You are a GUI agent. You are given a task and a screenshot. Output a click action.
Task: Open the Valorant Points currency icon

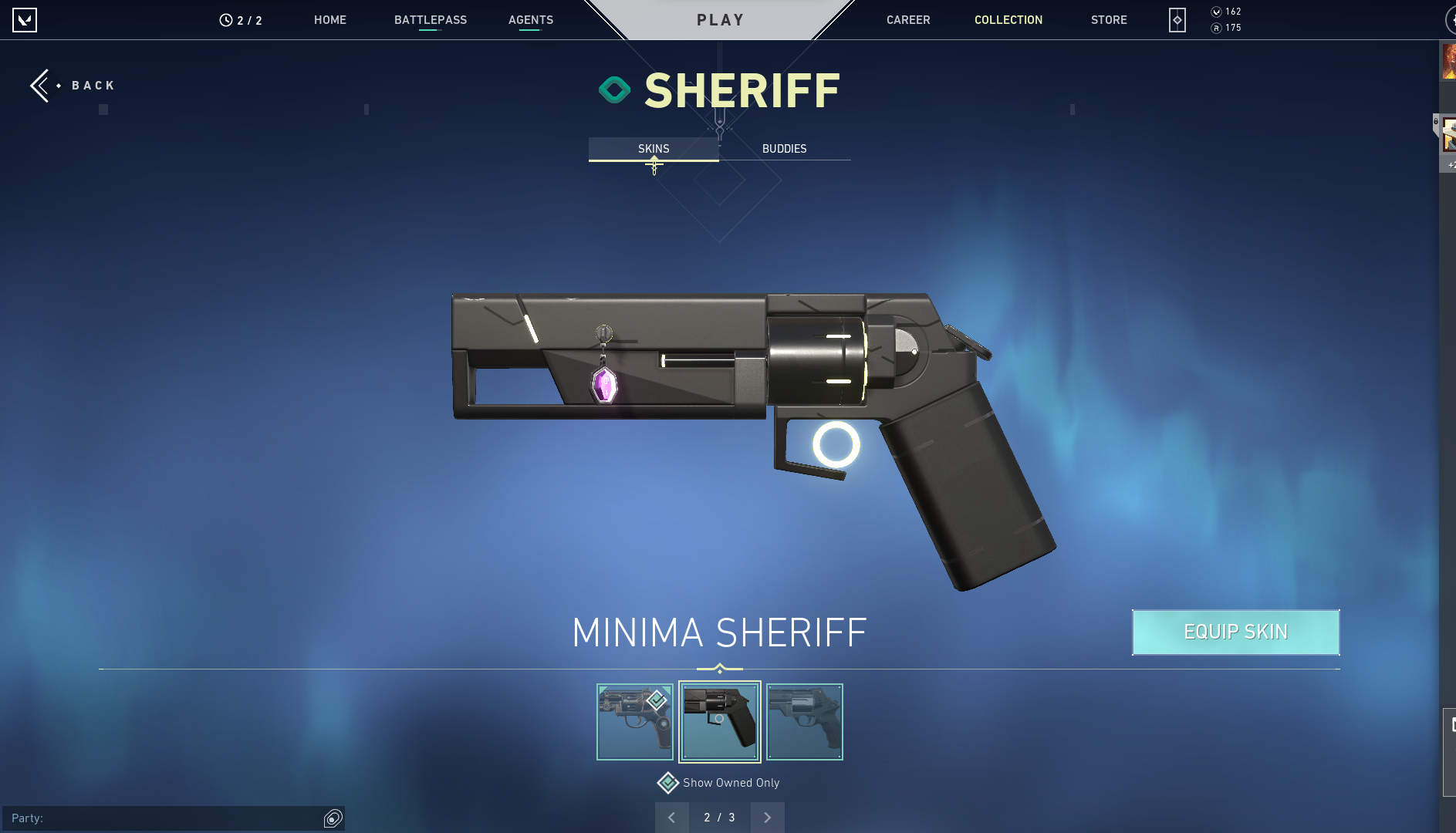coord(1217,12)
